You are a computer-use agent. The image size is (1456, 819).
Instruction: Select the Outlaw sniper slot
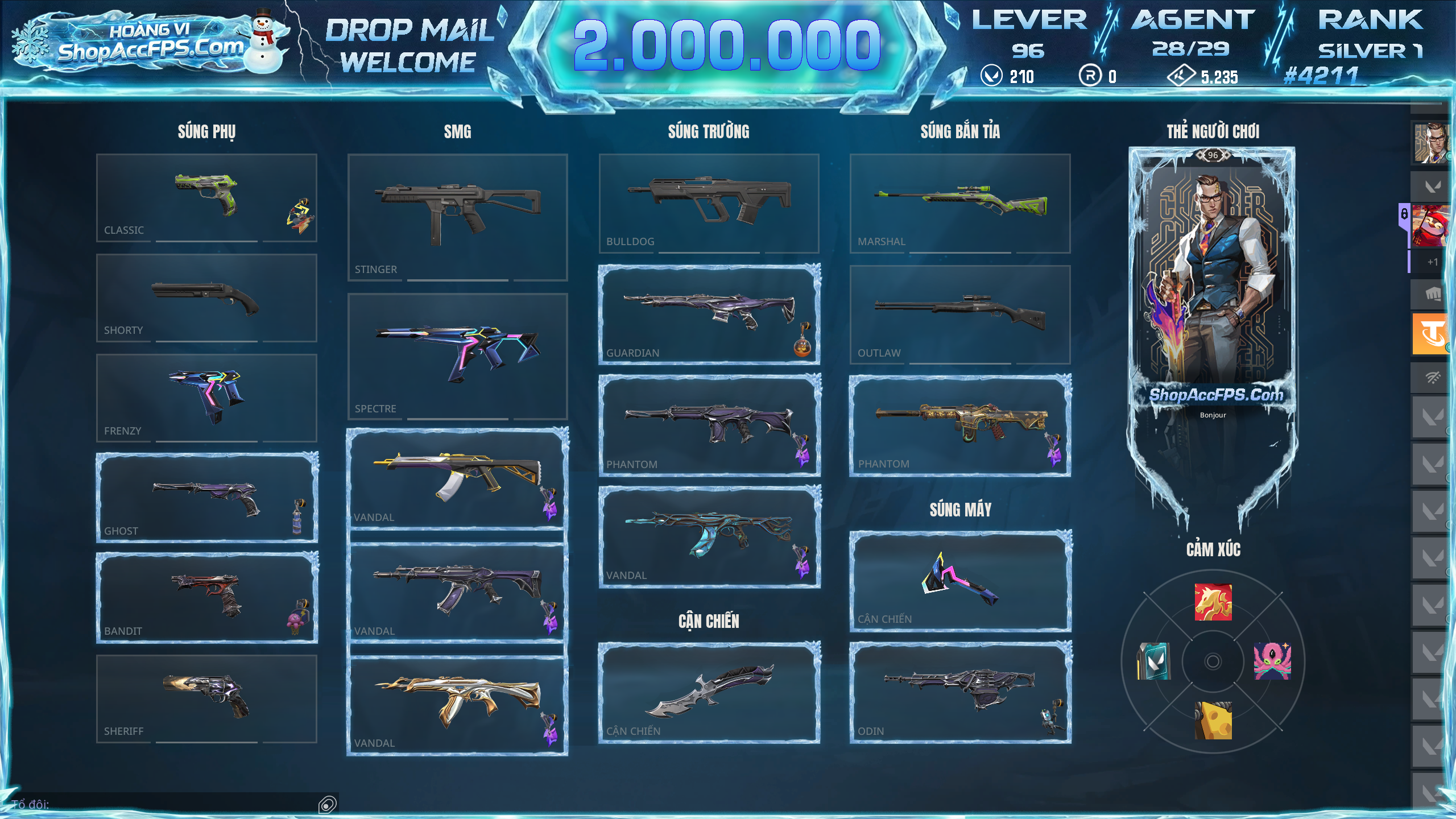[960, 315]
